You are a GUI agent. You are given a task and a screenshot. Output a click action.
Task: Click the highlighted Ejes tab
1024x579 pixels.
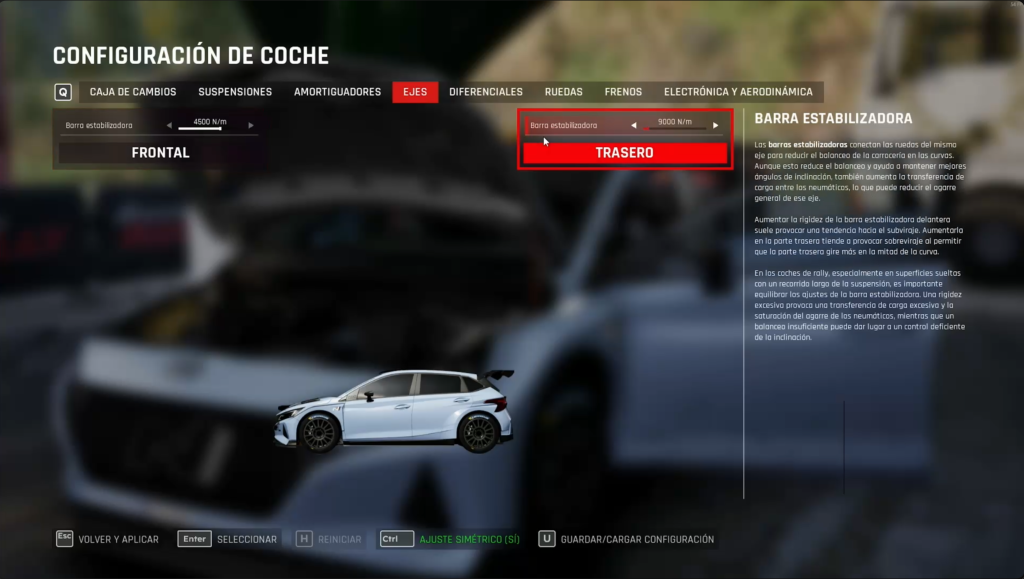pyautogui.click(x=415, y=92)
